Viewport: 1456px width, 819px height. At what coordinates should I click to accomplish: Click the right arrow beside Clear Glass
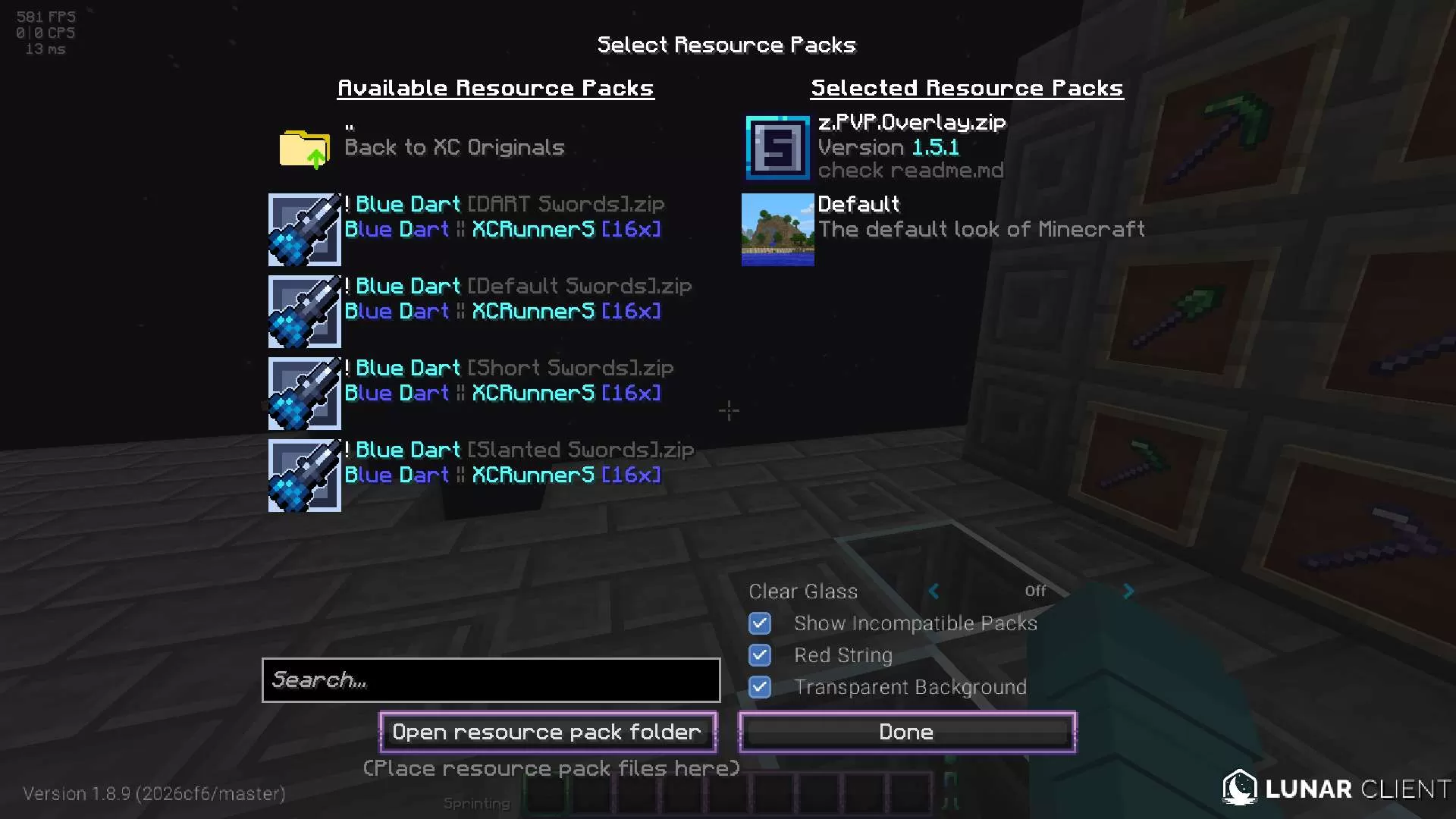tap(1128, 591)
